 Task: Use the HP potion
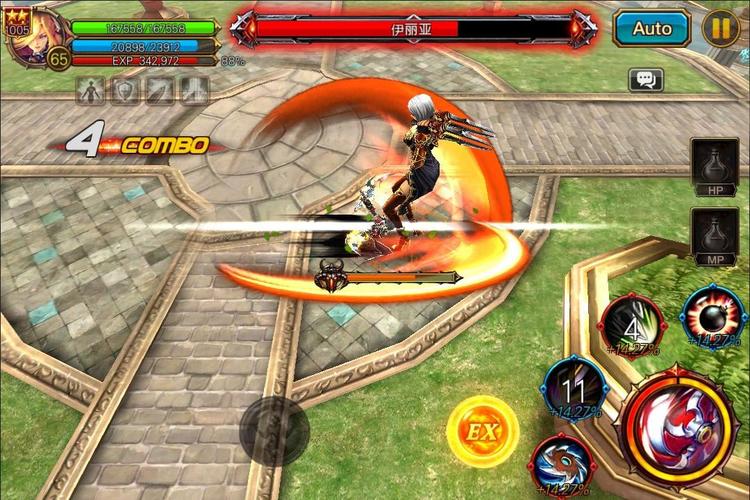tap(716, 165)
